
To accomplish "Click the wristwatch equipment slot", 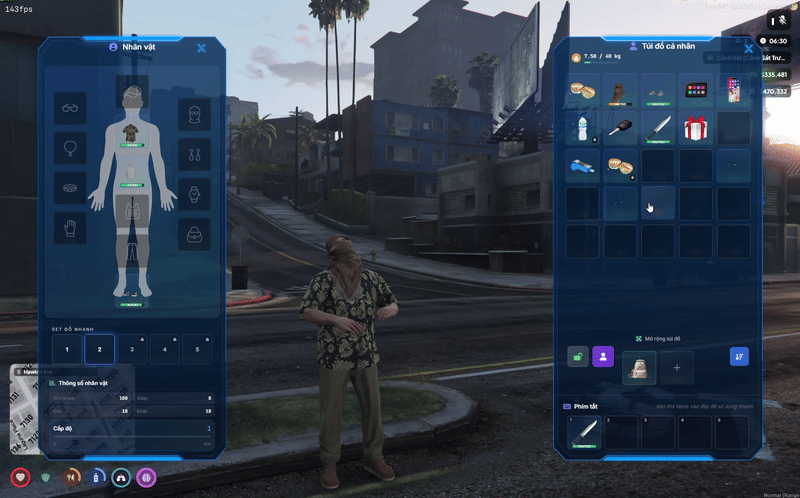I will pyautogui.click(x=194, y=193).
